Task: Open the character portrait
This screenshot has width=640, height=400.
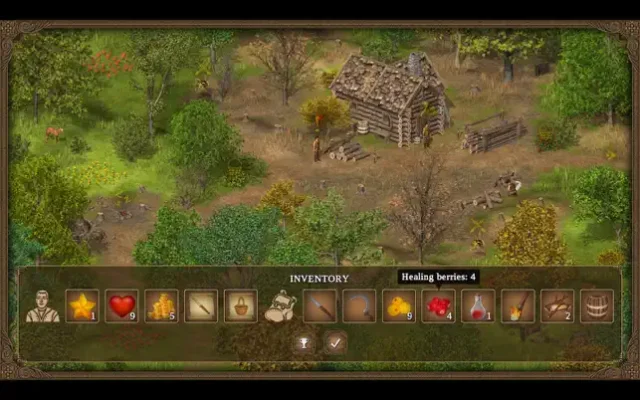Action: tap(42, 305)
